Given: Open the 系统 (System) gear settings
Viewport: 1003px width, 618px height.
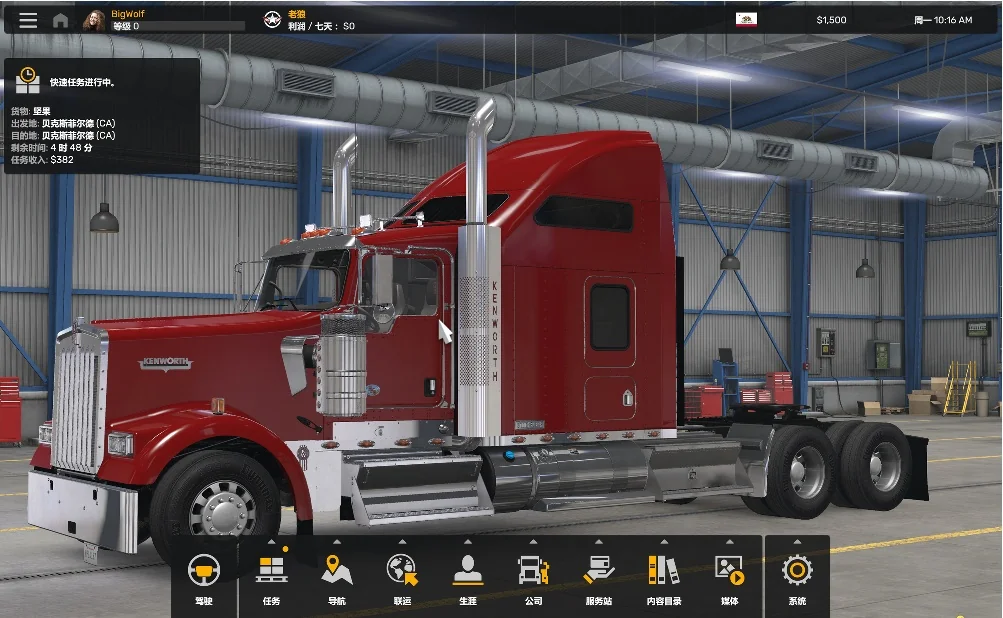Looking at the screenshot, I should pyautogui.click(x=797, y=576).
